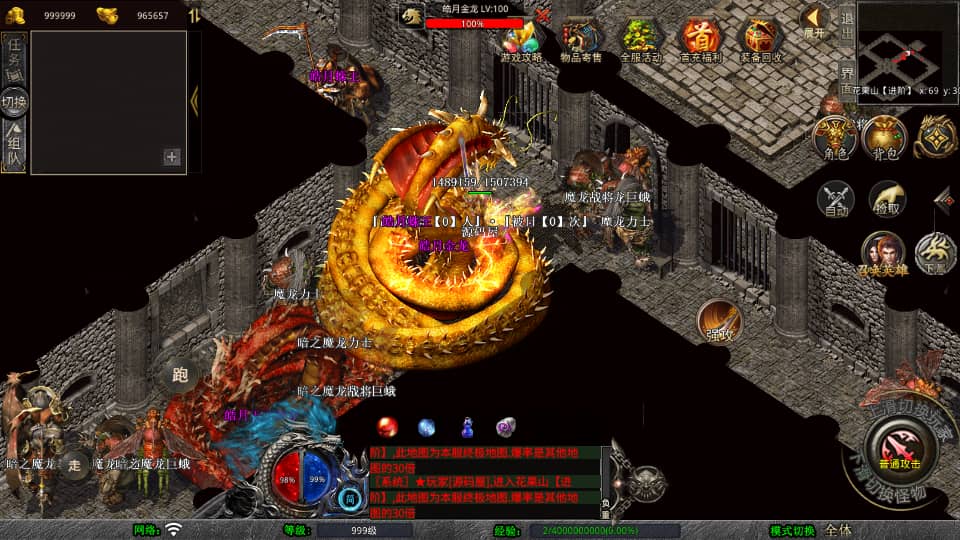Image resolution: width=960 pixels, height=540 pixels.
Task: Claim the 首充福利 first-recharge bonus
Action: point(700,41)
